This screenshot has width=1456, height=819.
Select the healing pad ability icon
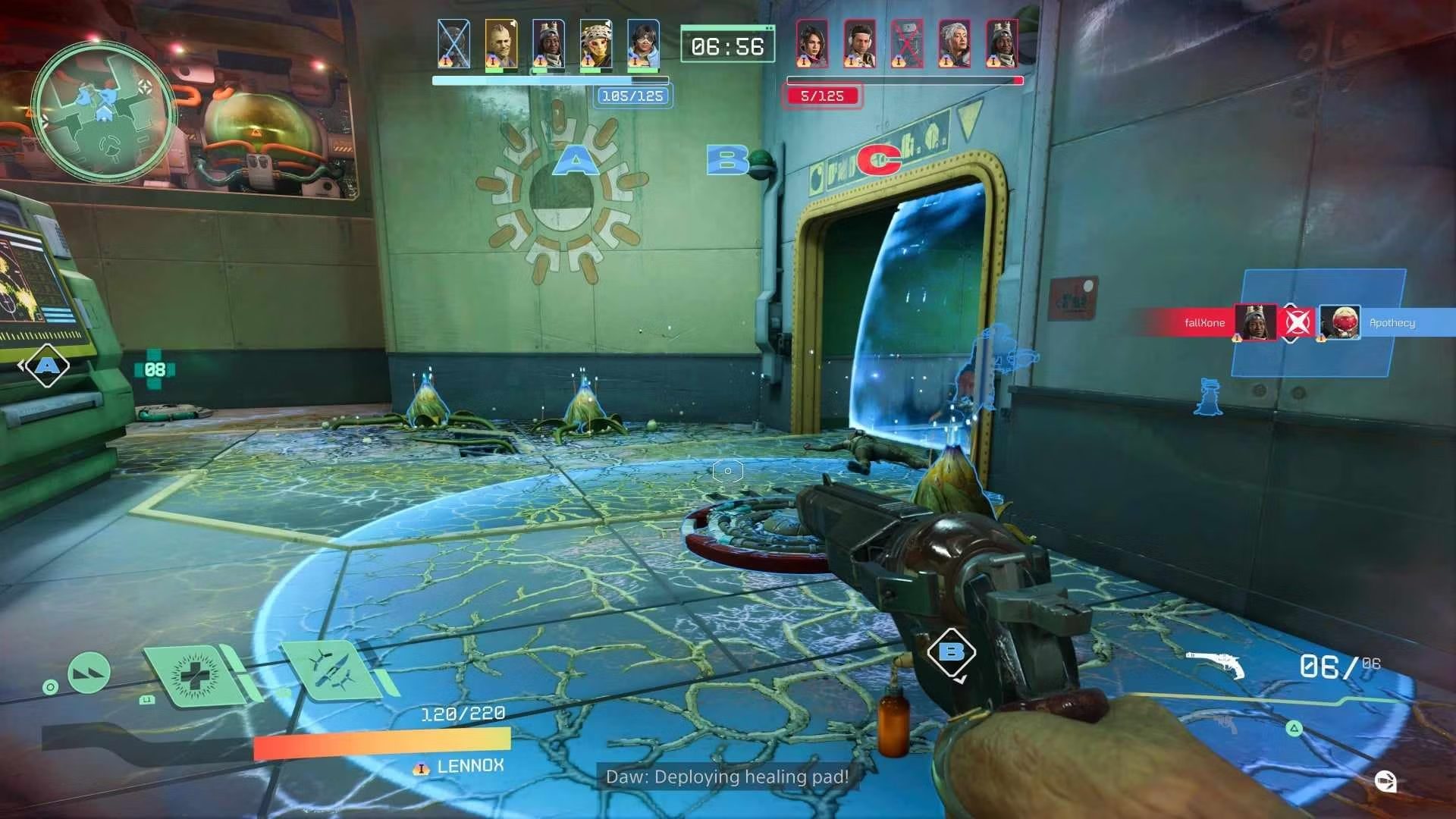point(195,674)
